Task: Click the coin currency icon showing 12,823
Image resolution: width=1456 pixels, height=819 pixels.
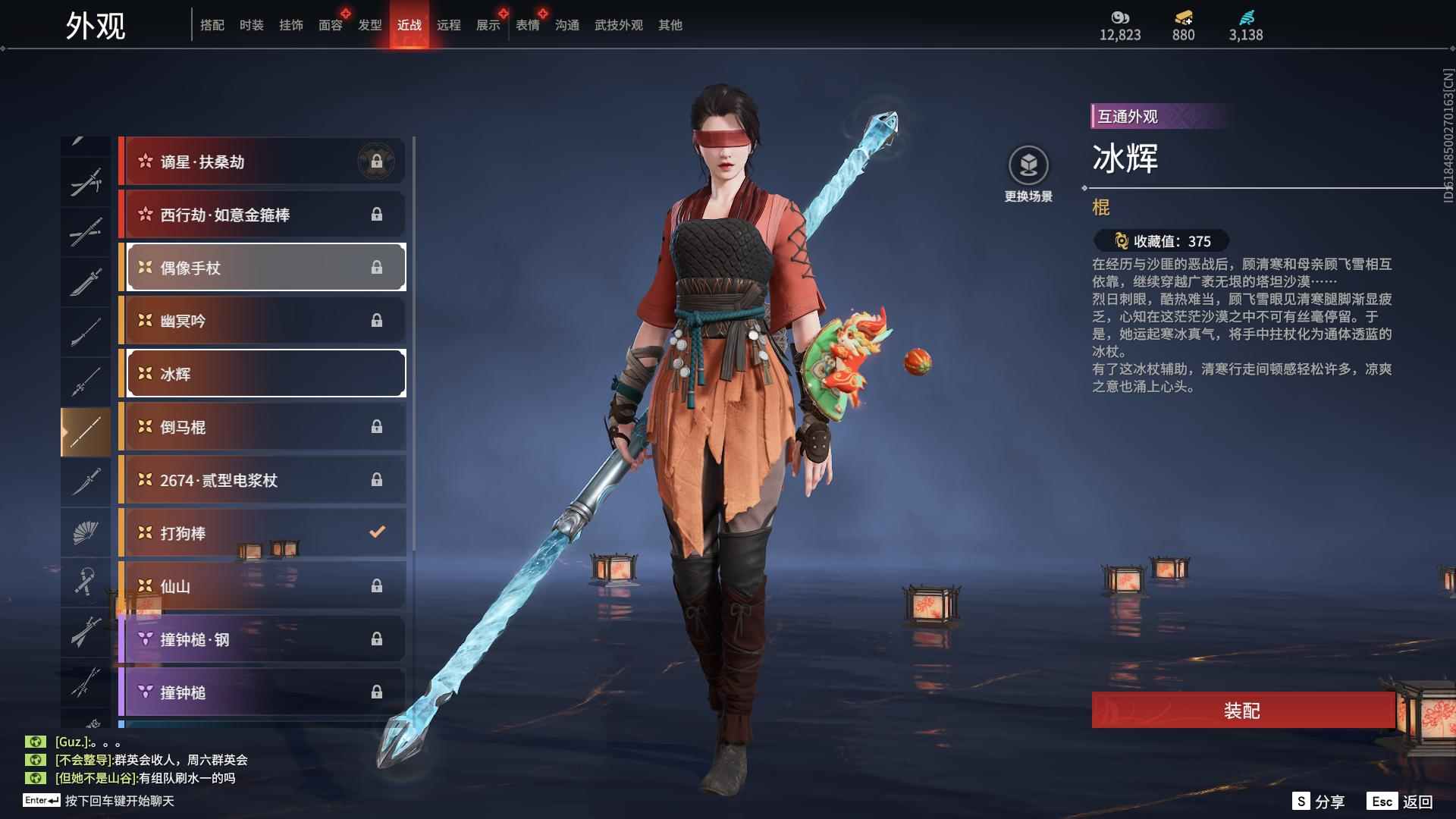Action: click(x=1120, y=18)
